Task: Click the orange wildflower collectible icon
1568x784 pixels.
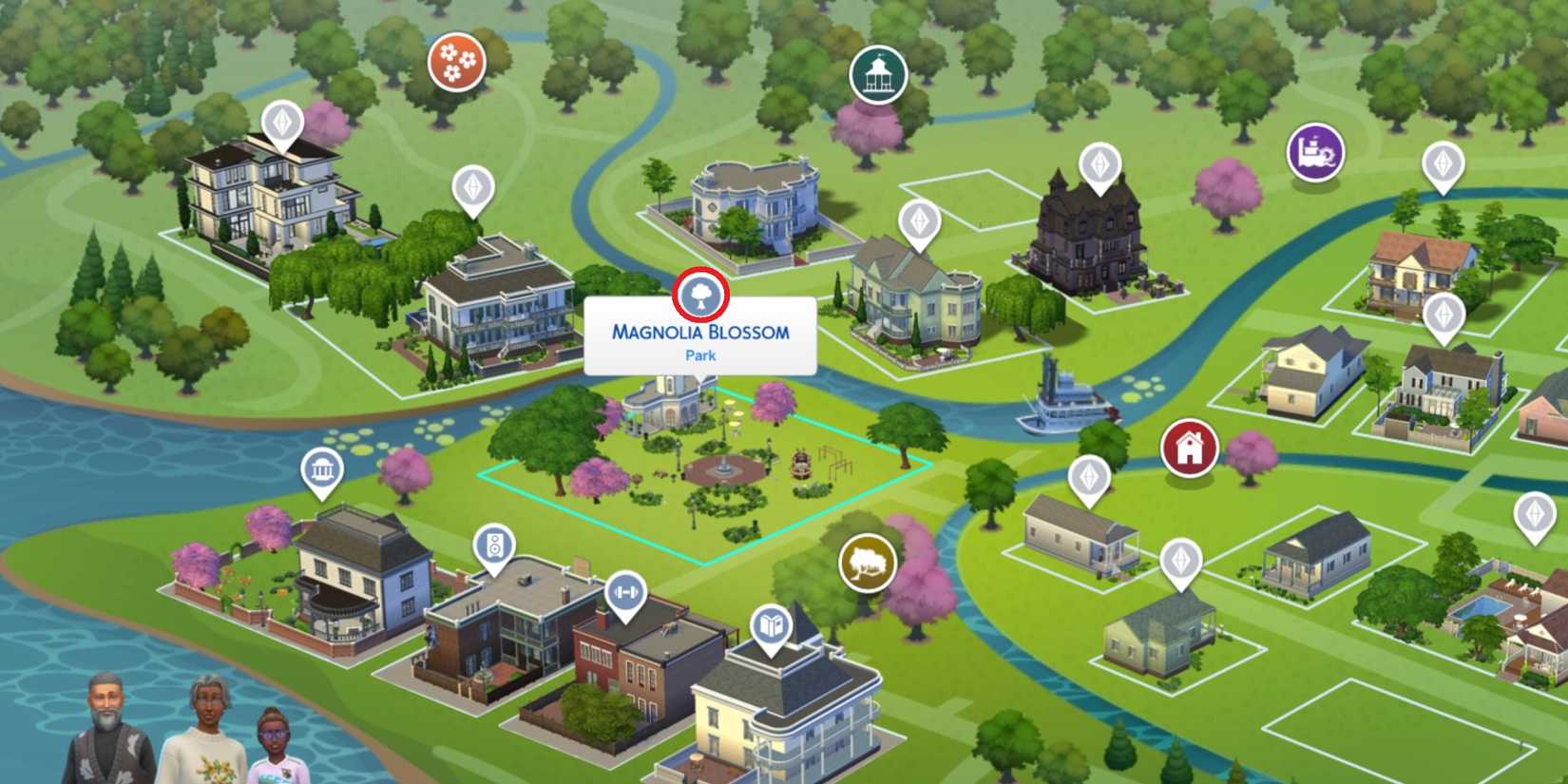Action: [458, 61]
